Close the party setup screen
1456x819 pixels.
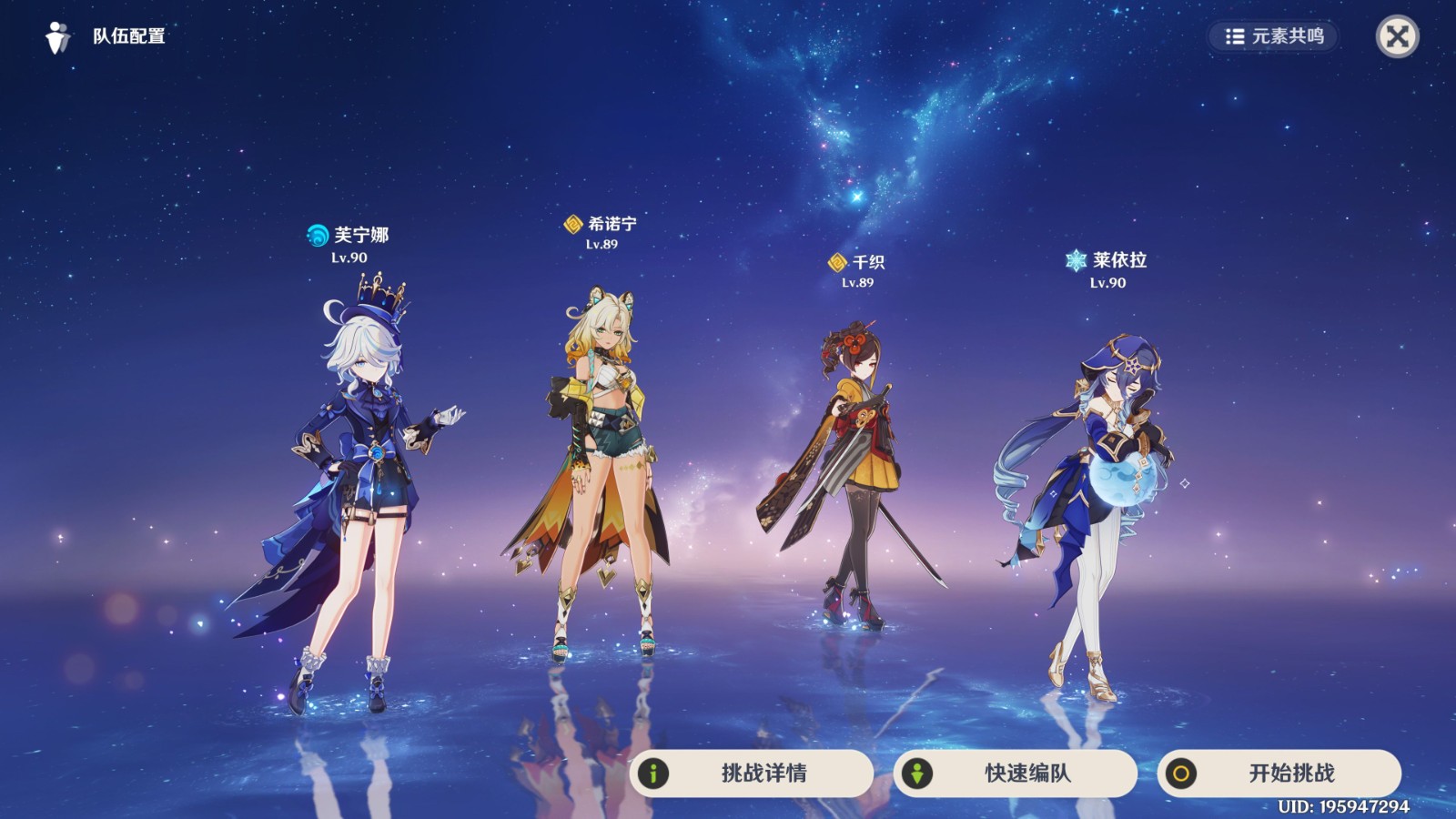click(1397, 36)
